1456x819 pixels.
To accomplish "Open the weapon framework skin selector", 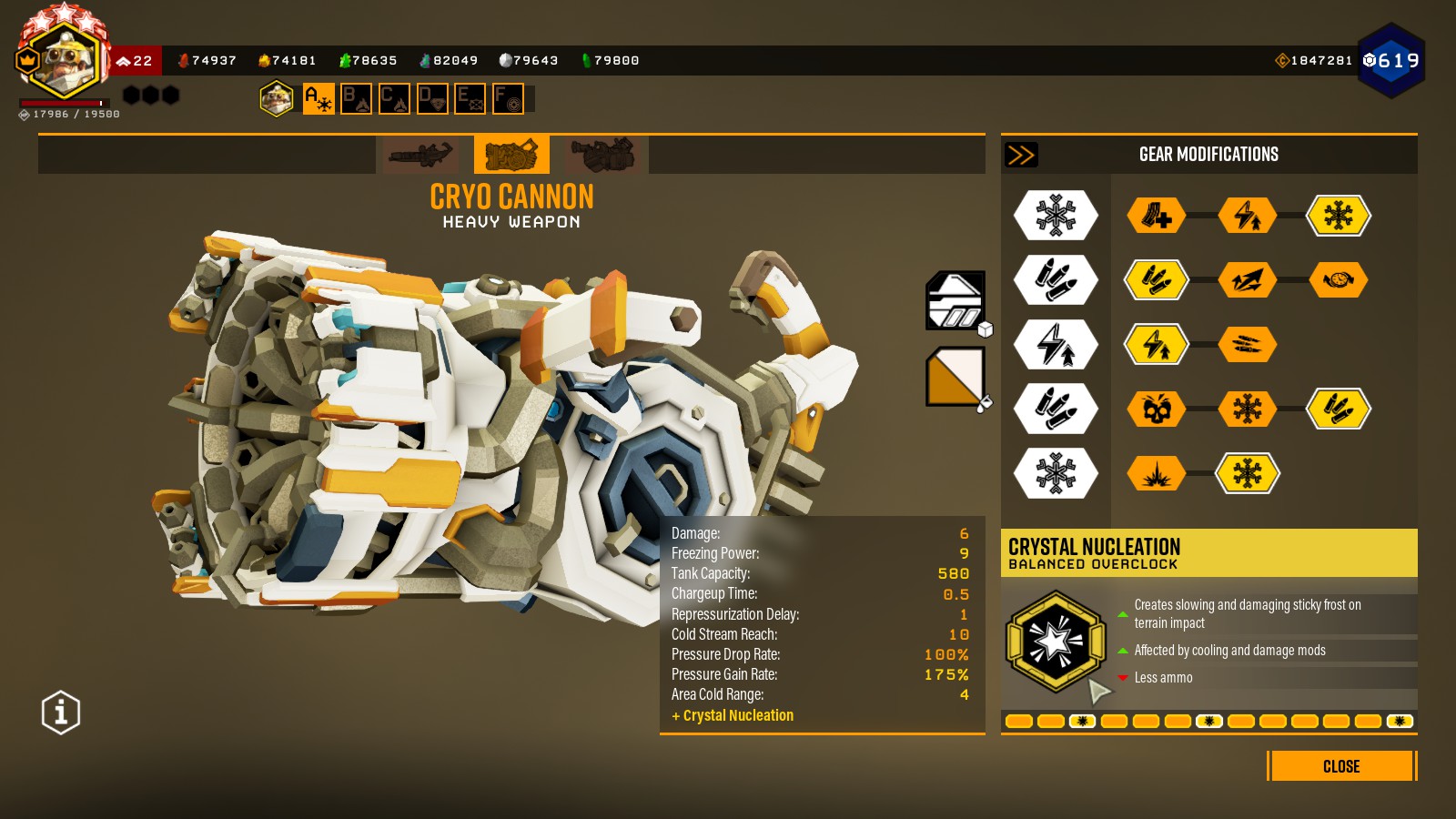I will 955,300.
